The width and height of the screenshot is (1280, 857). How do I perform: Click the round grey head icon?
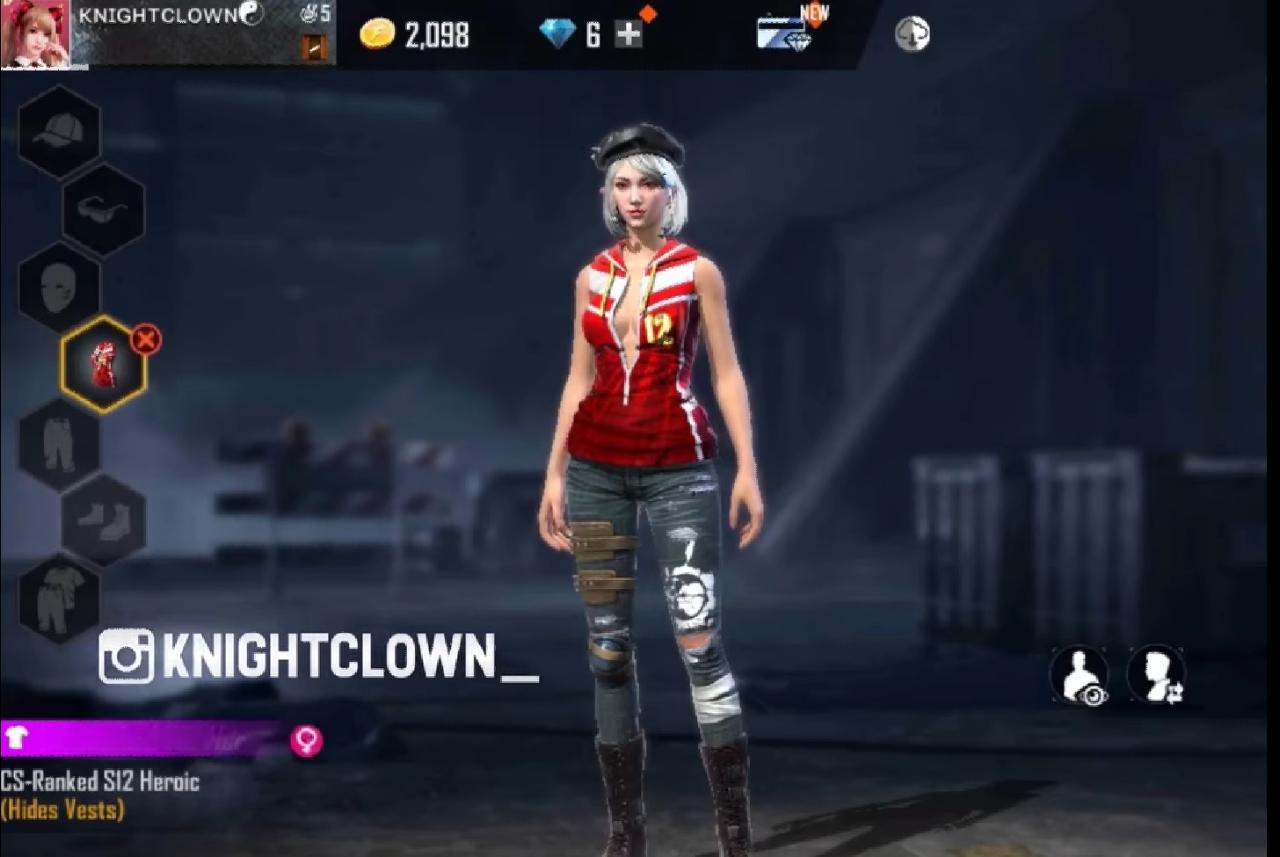click(x=912, y=34)
